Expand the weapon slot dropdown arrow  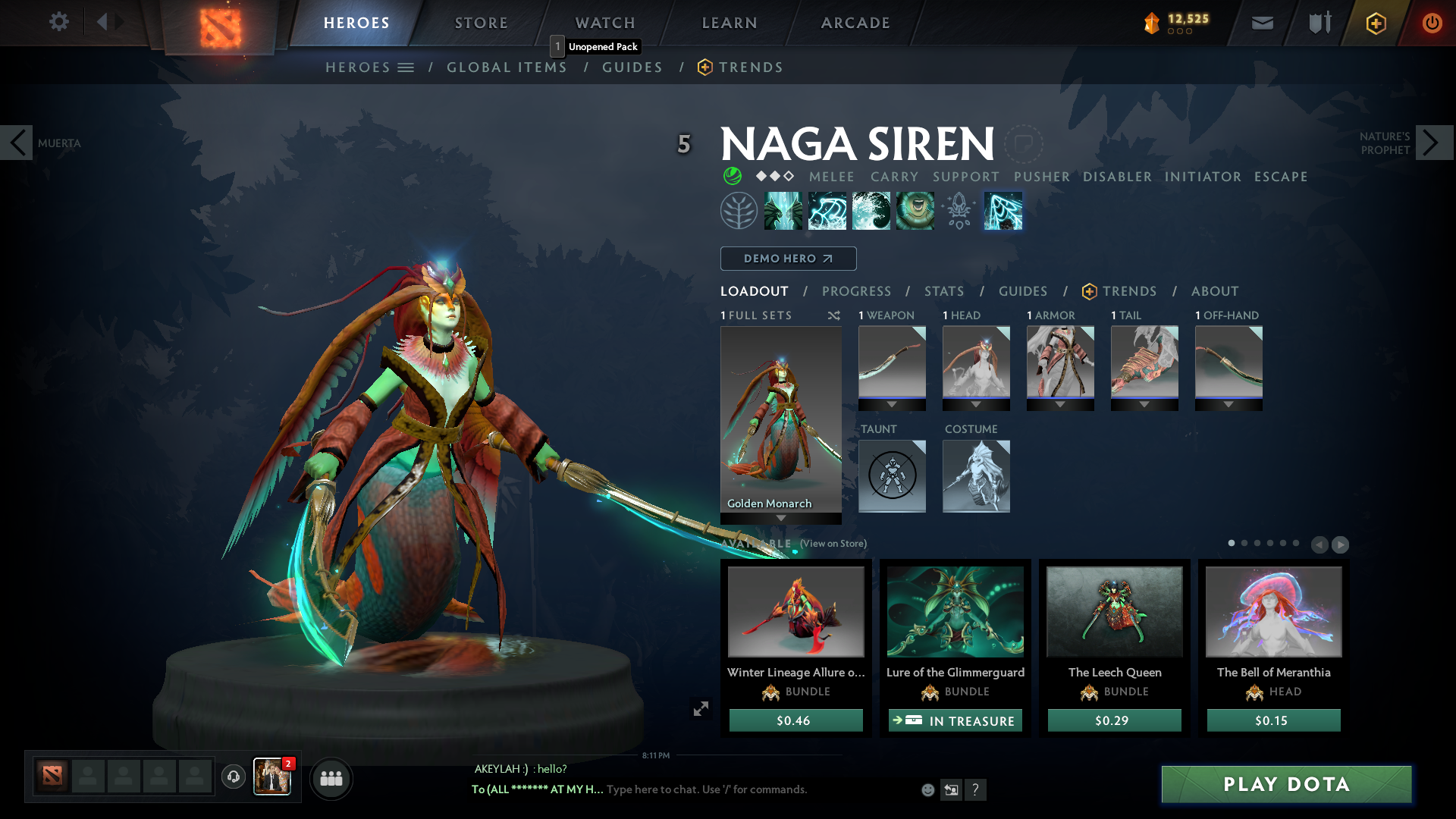pyautogui.click(x=892, y=404)
